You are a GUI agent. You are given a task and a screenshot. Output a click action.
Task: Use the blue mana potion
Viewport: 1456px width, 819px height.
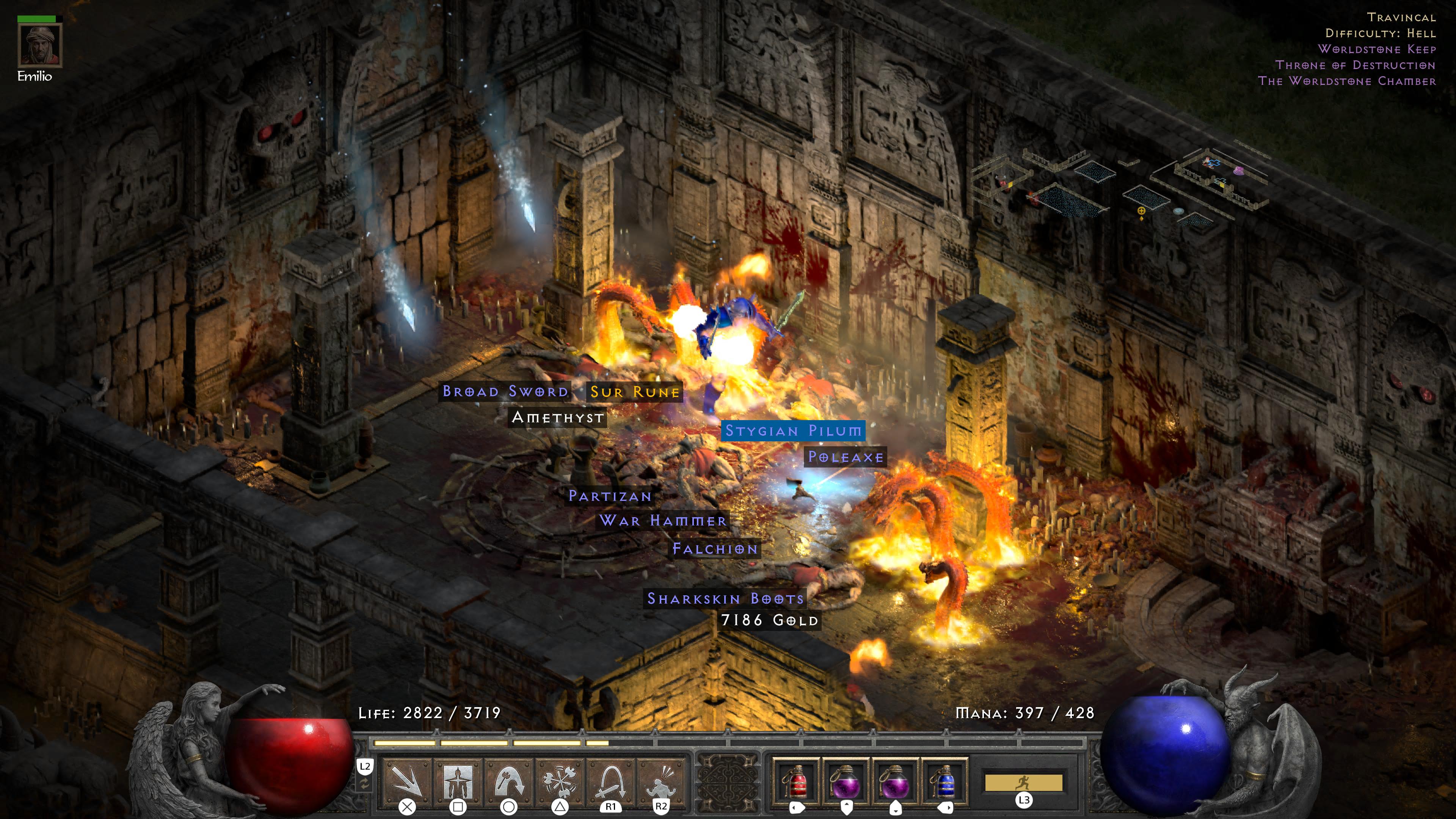click(x=945, y=781)
